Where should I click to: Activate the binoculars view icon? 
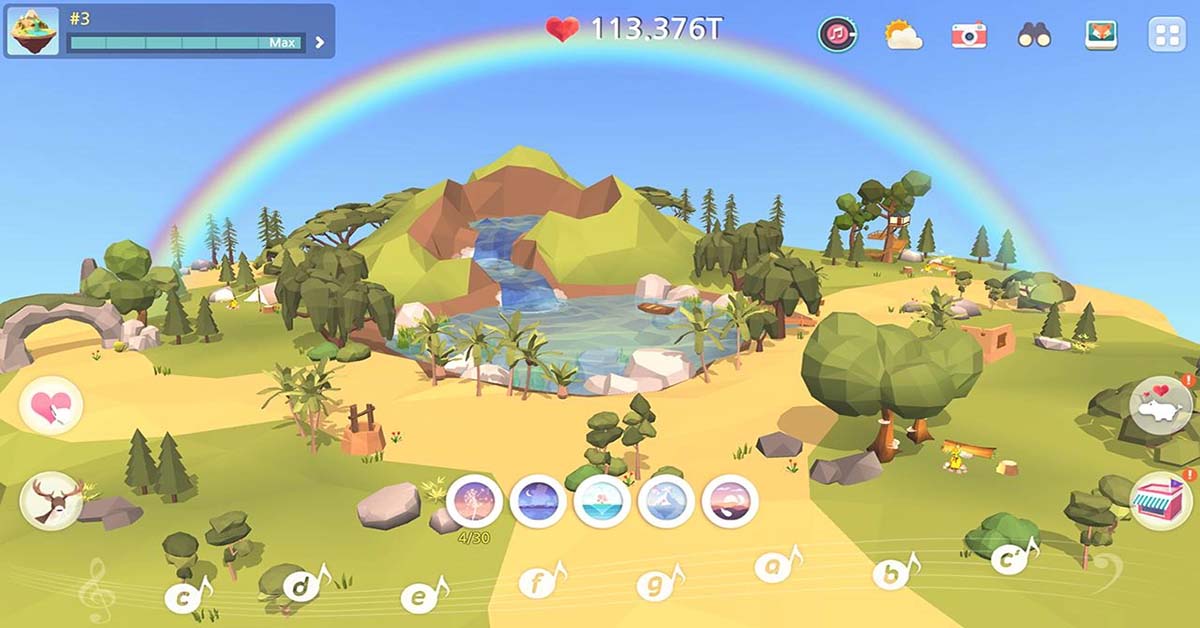(x=1034, y=35)
